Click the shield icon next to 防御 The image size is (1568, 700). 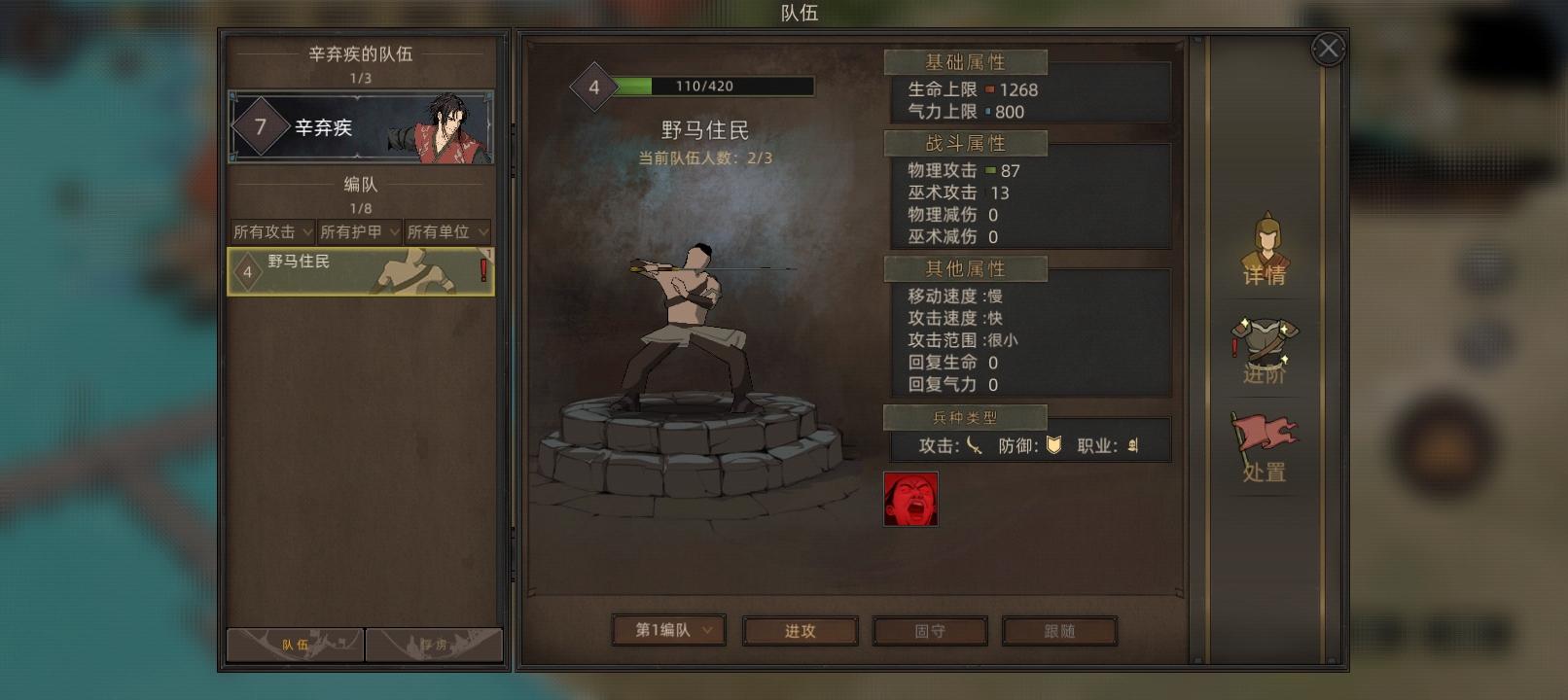pyautogui.click(x=1055, y=445)
